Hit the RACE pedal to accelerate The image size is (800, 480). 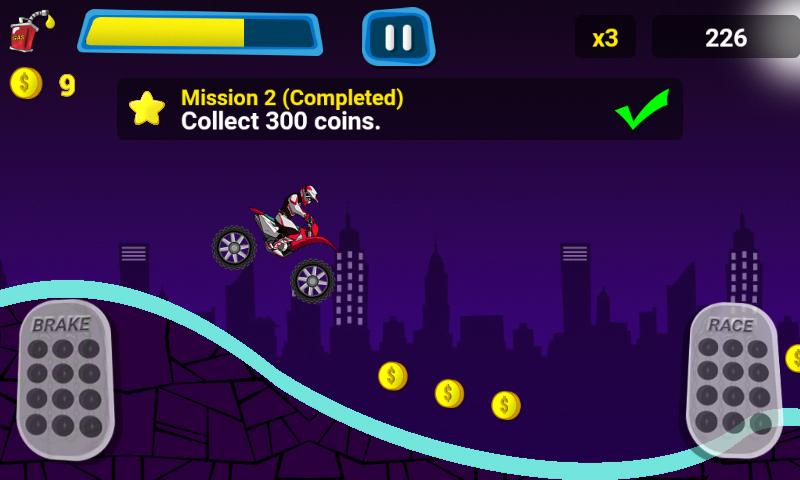733,379
